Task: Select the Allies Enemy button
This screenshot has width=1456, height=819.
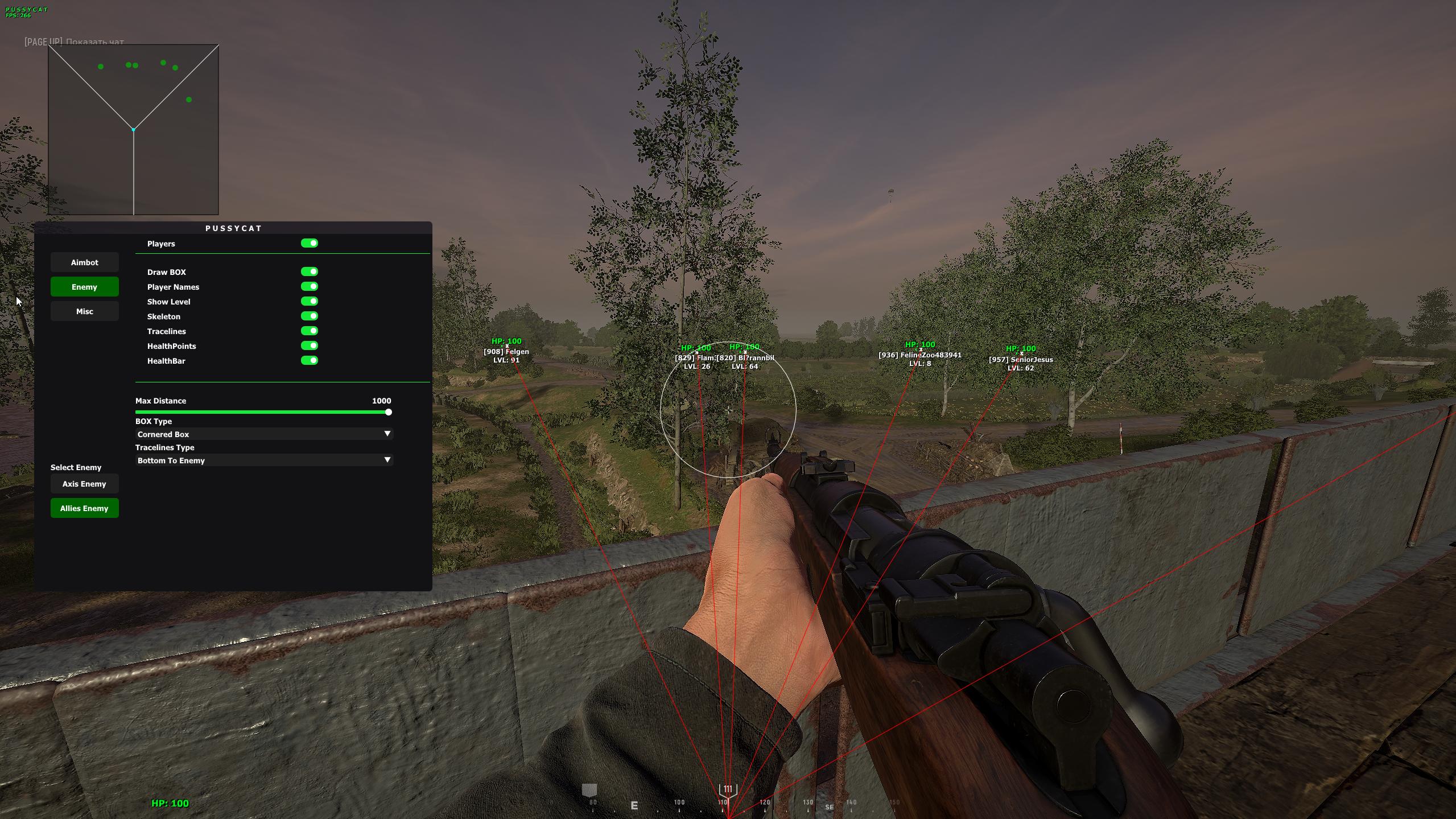Action: click(x=84, y=508)
